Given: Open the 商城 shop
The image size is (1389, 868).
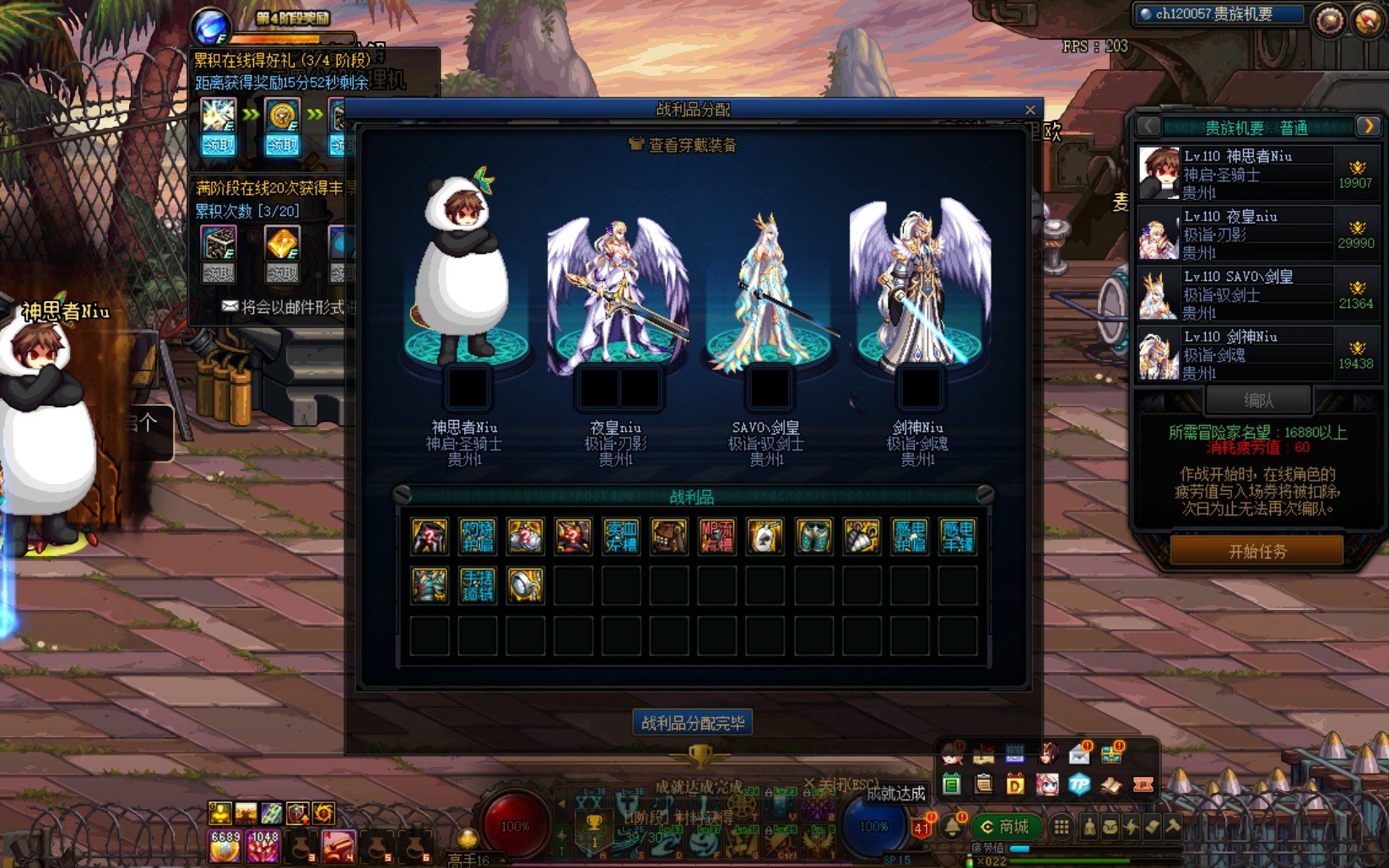Looking at the screenshot, I should 1005,827.
